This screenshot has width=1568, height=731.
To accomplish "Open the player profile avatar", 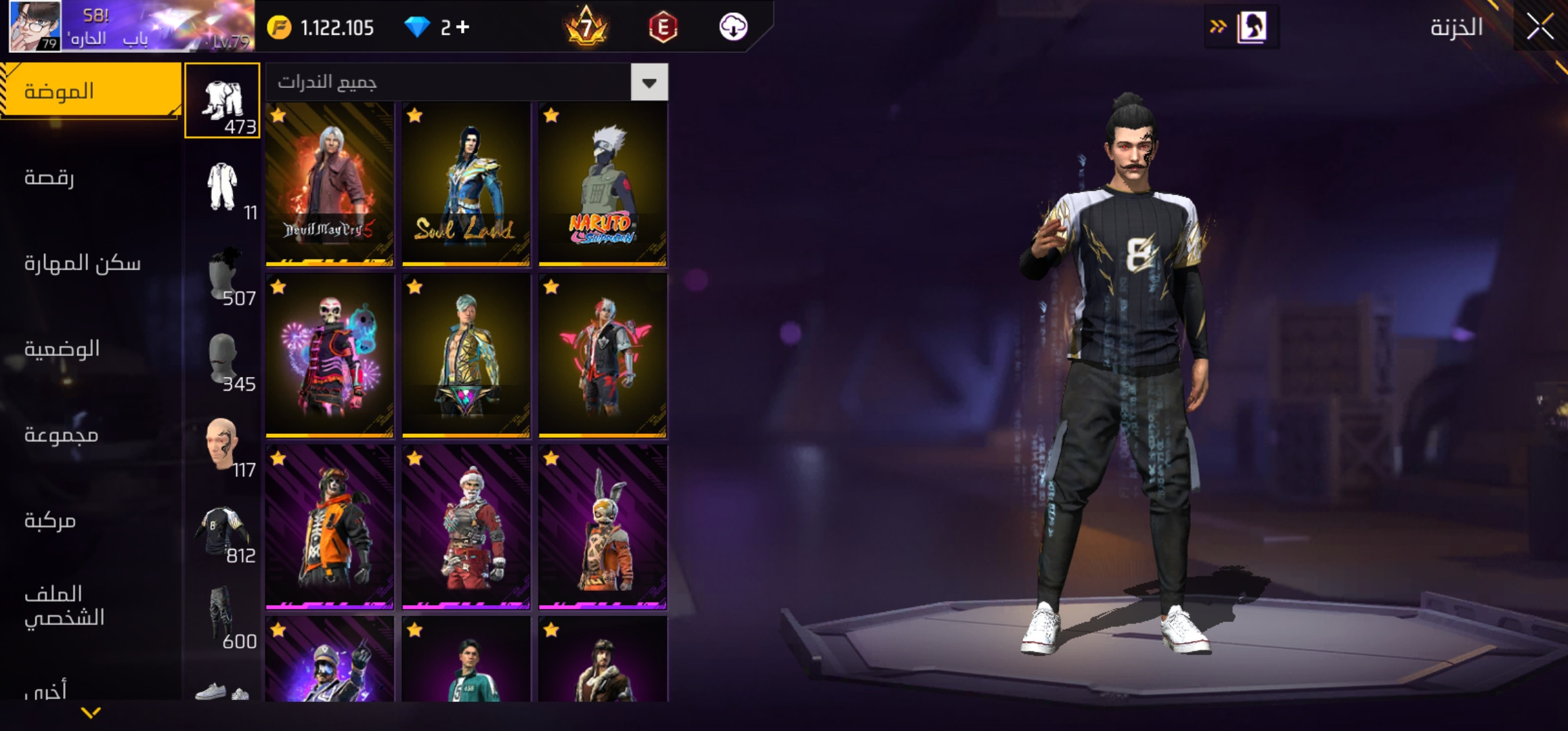I will pos(35,26).
